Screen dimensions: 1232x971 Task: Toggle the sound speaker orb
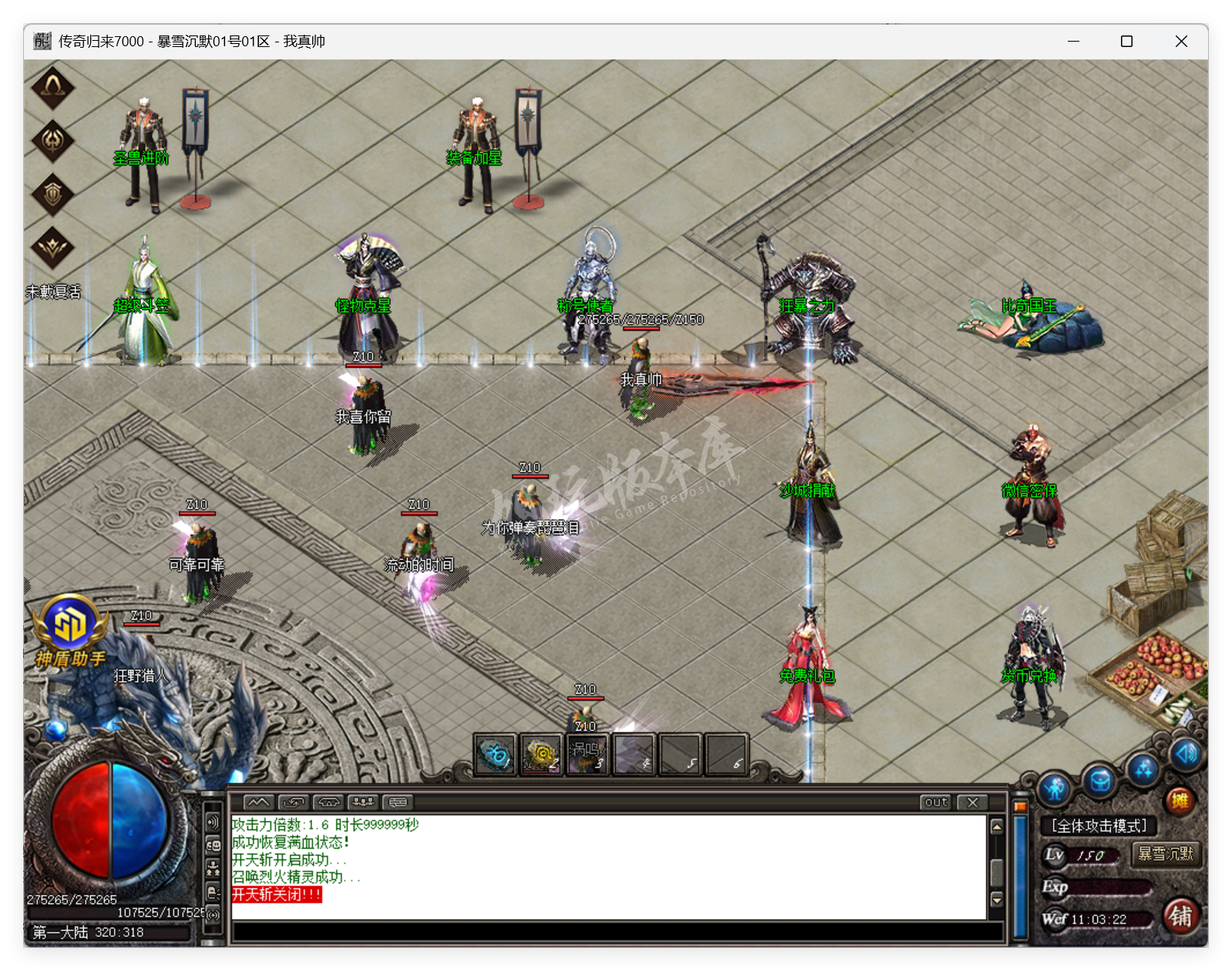1186,753
